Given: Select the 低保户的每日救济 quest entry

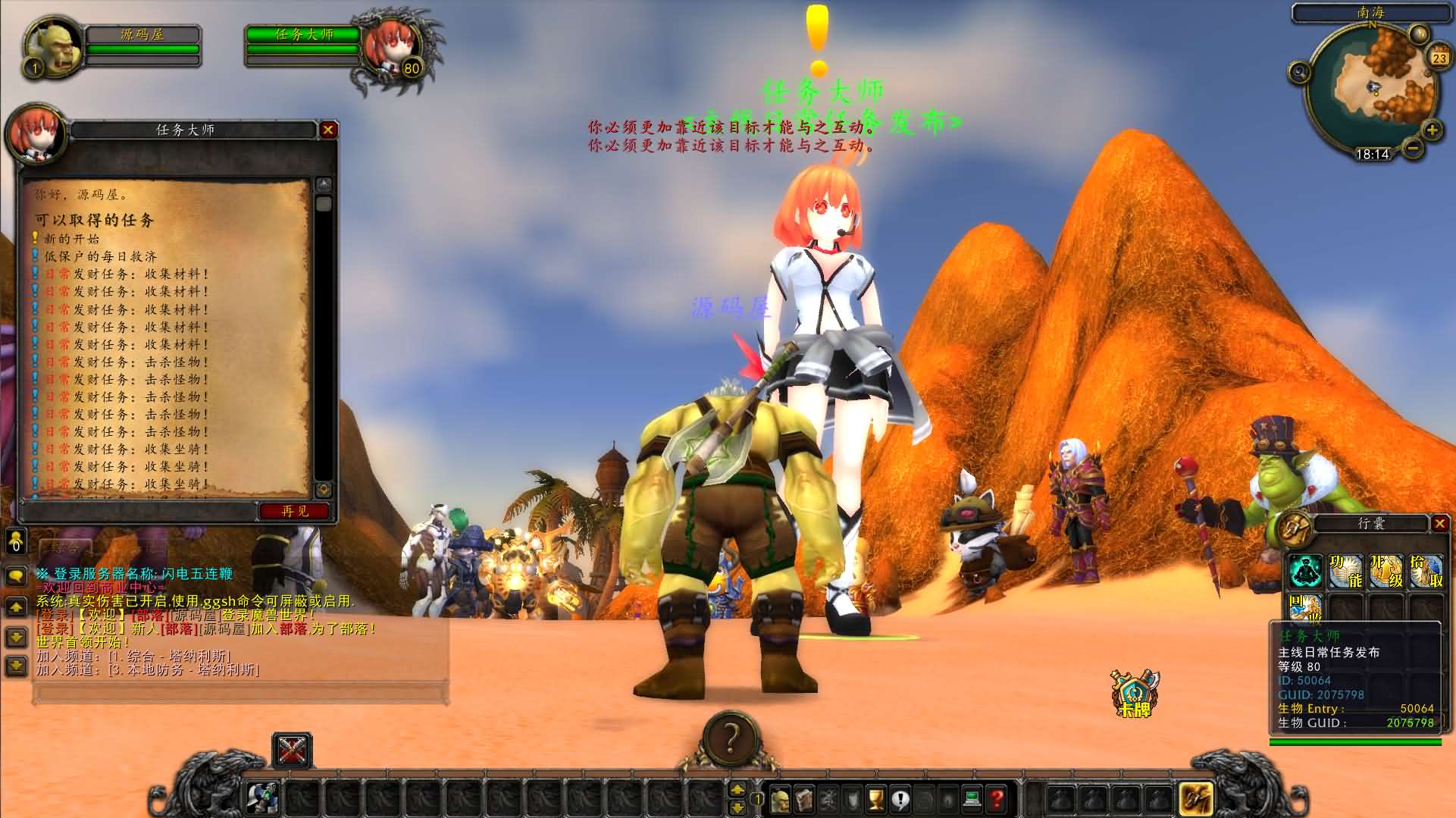Looking at the screenshot, I should pyautogui.click(x=102, y=258).
